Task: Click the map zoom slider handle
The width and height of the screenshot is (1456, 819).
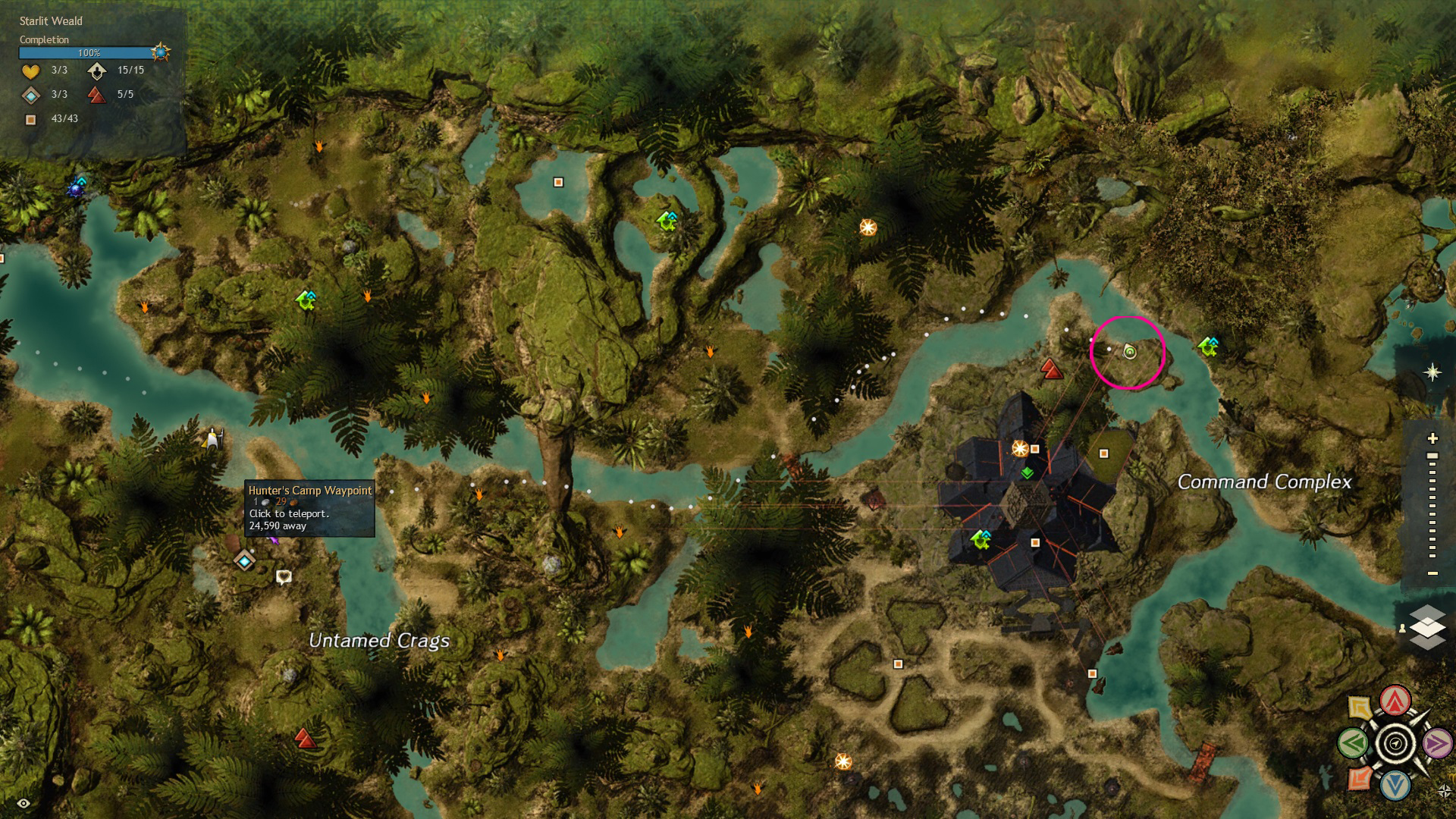Action: click(x=1432, y=457)
